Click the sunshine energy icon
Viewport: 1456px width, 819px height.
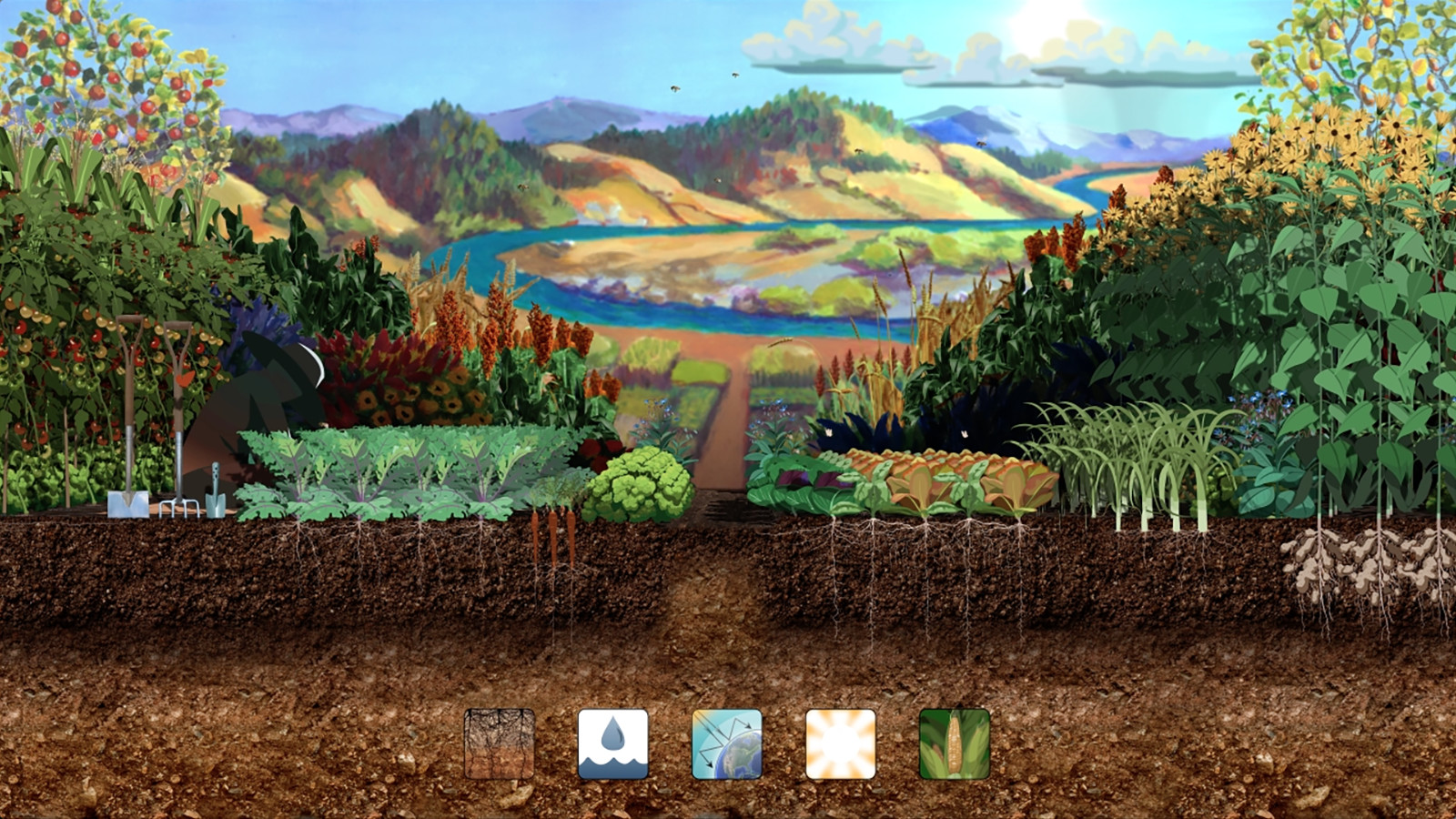tap(842, 743)
